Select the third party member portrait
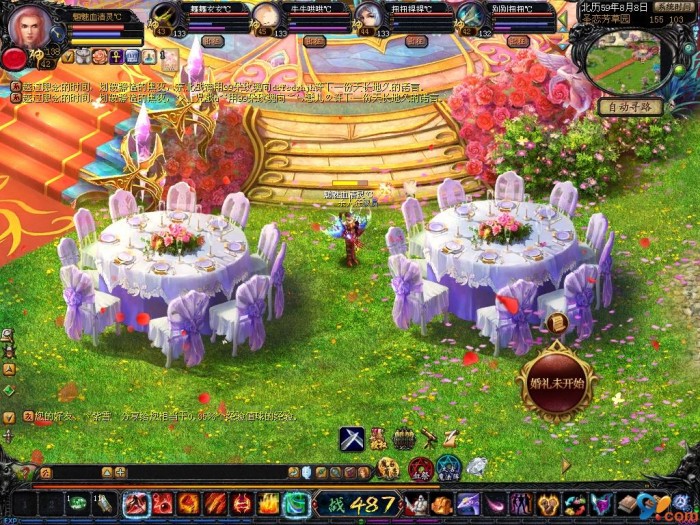This screenshot has height=525, width=700. 369,17
